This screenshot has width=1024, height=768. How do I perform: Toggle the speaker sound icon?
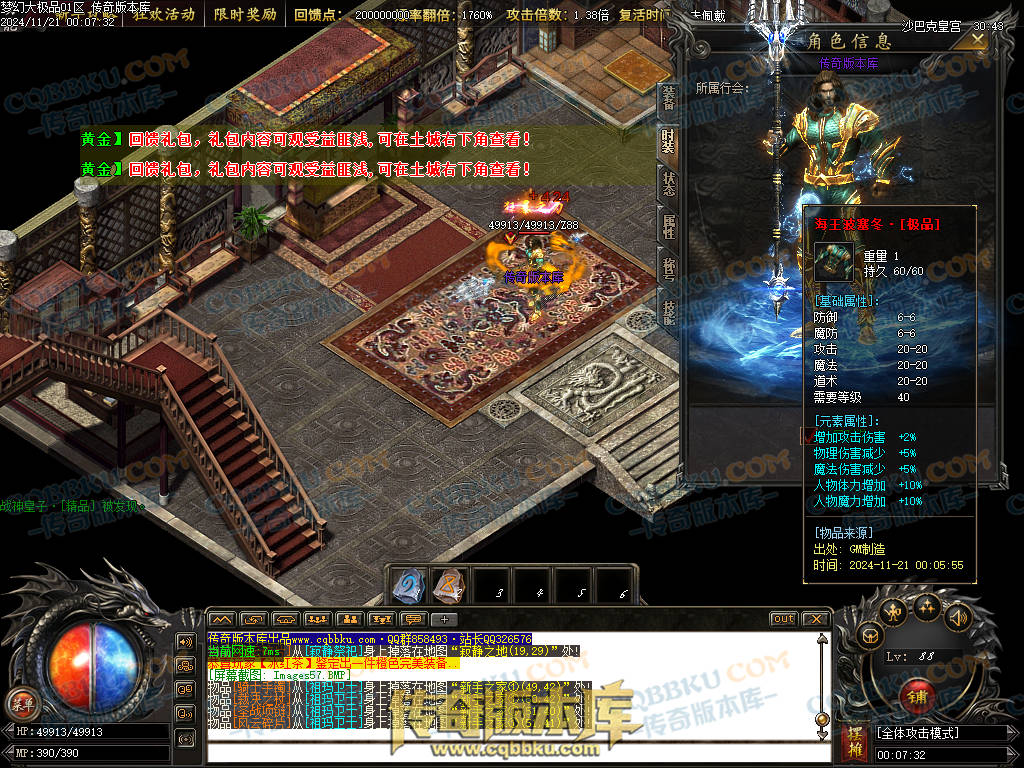(x=957, y=617)
